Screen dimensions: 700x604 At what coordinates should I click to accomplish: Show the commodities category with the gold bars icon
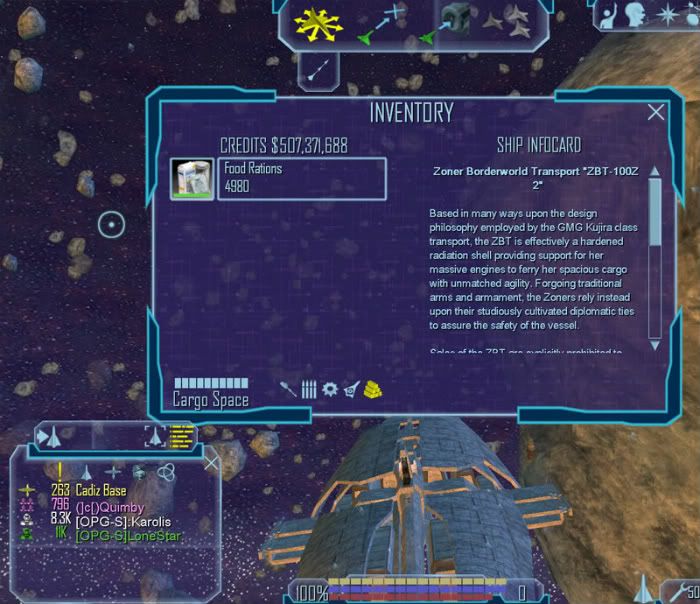point(372,387)
